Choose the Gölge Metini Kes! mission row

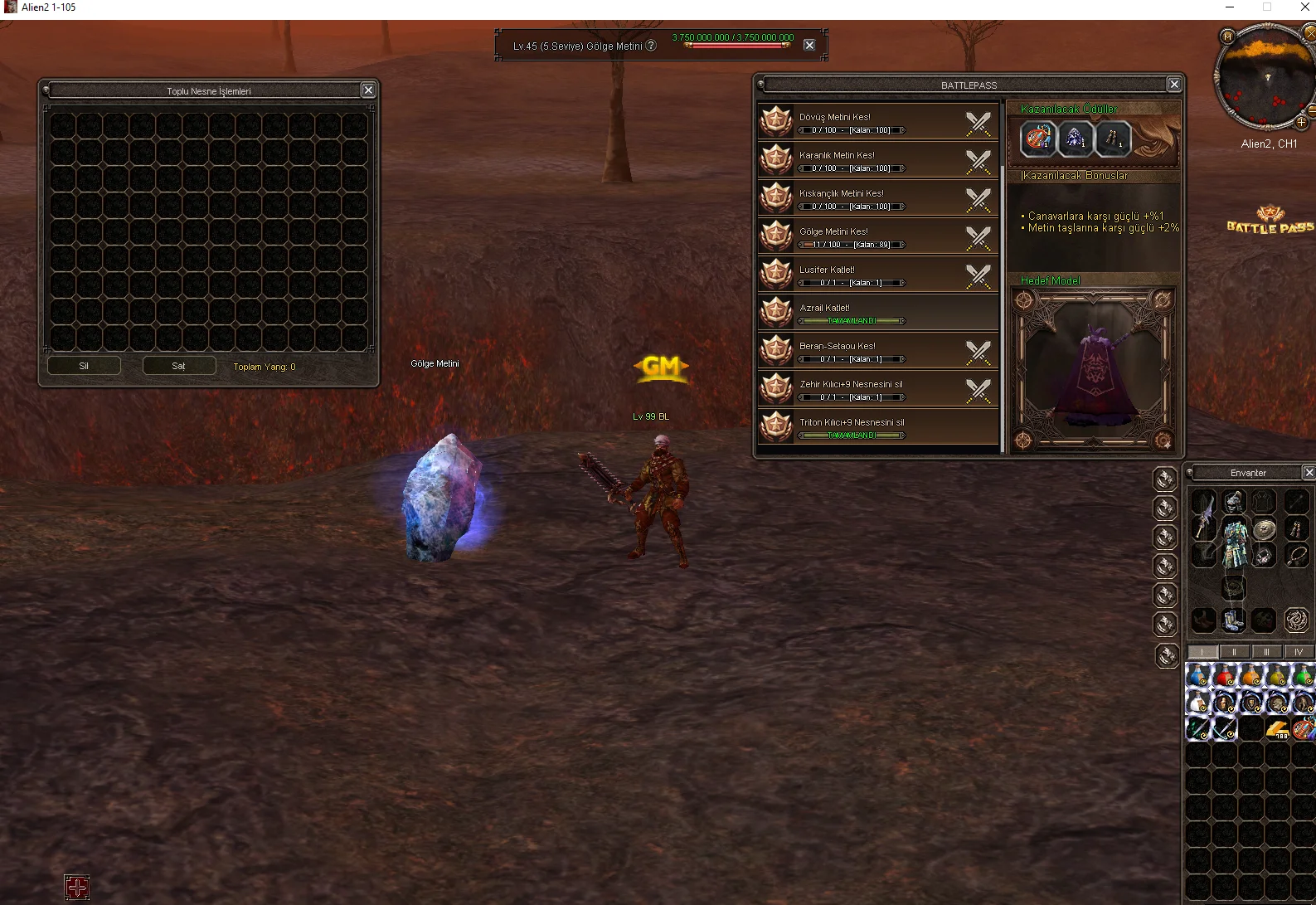(877, 236)
